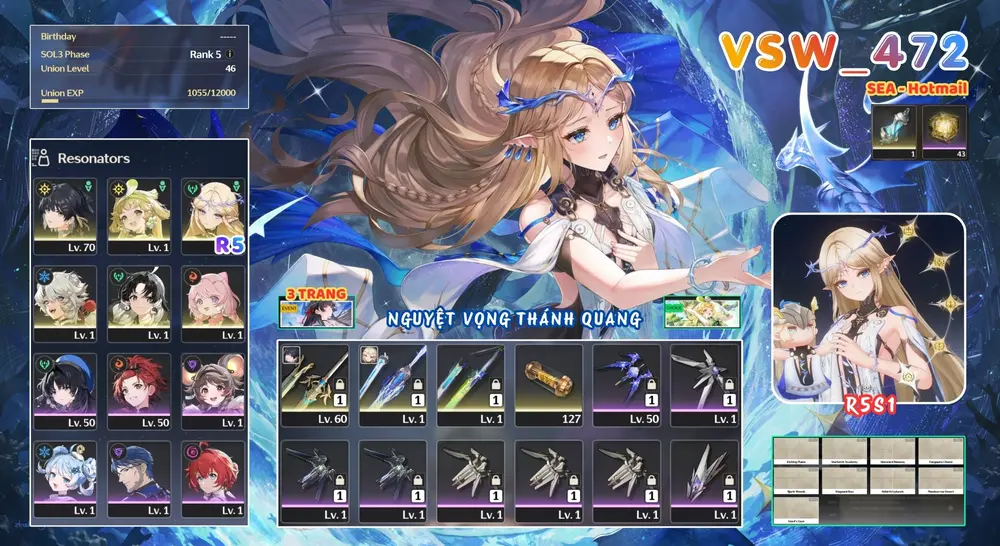Select the green glowing blade weapon
Image resolution: width=1000 pixels, height=546 pixels.
click(x=471, y=385)
